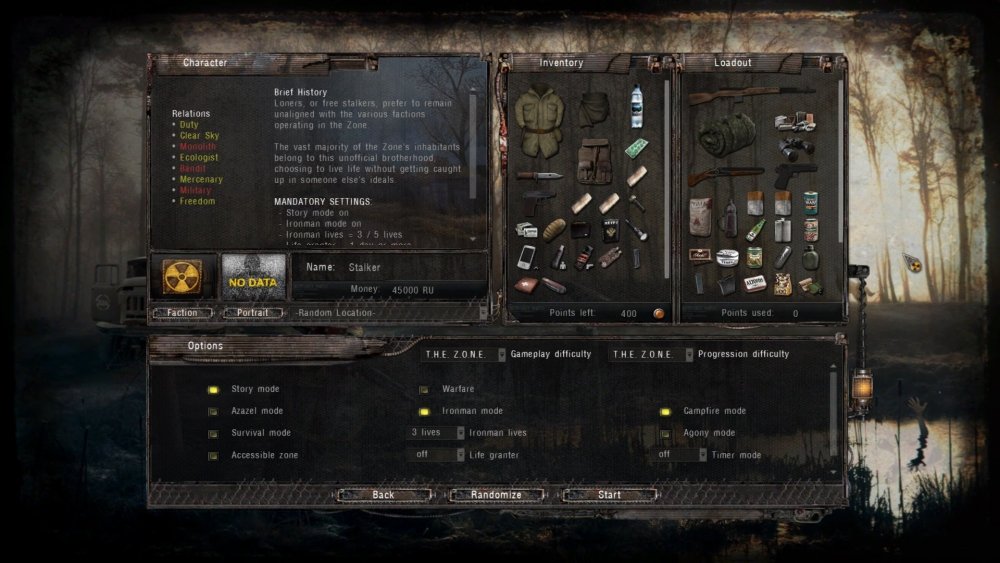Go back to the previous menu
Viewport: 1000px width, 563px height.
383,495
